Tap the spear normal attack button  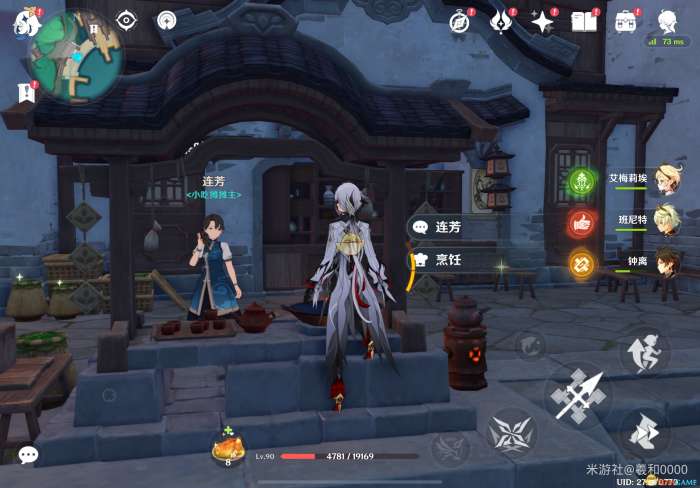[x=579, y=395]
